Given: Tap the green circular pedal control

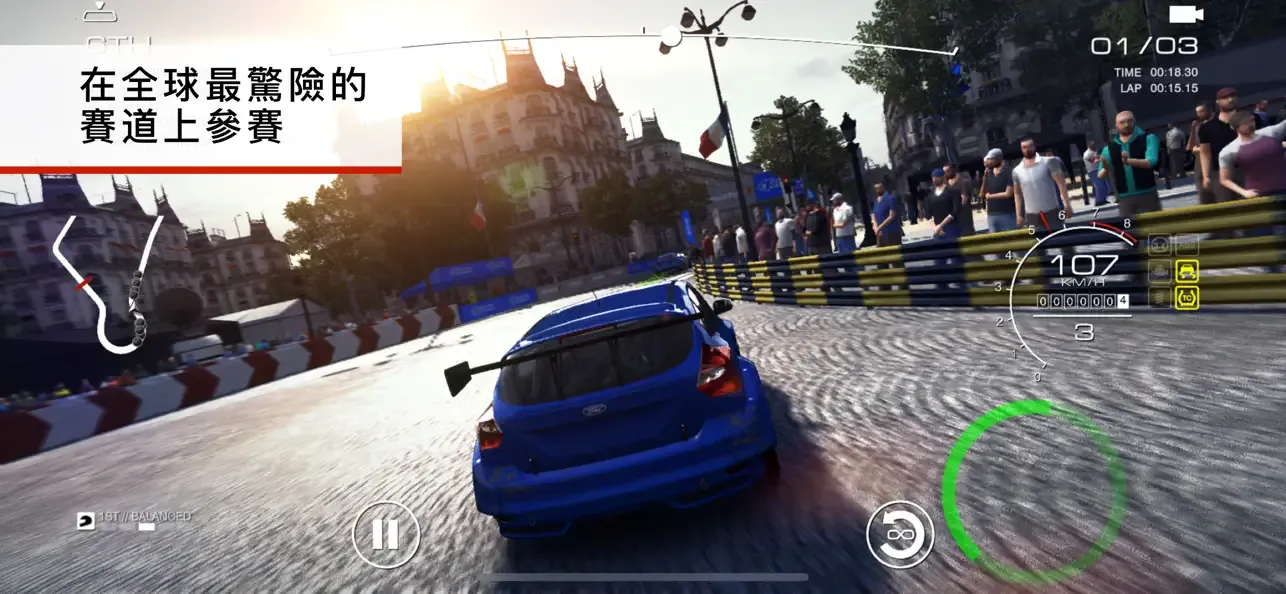Looking at the screenshot, I should (1034, 492).
